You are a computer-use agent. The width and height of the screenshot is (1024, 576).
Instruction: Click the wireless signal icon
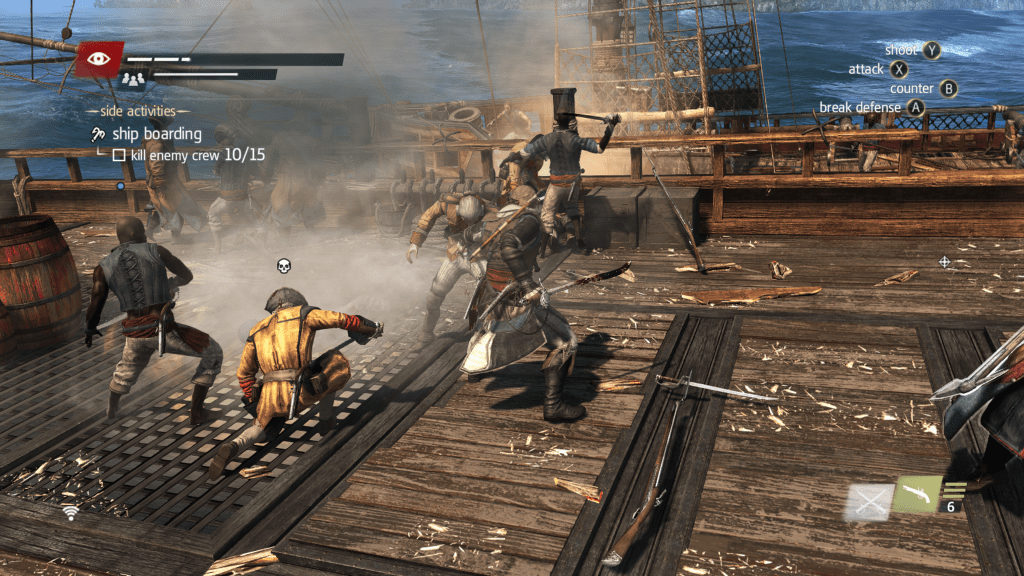70,513
